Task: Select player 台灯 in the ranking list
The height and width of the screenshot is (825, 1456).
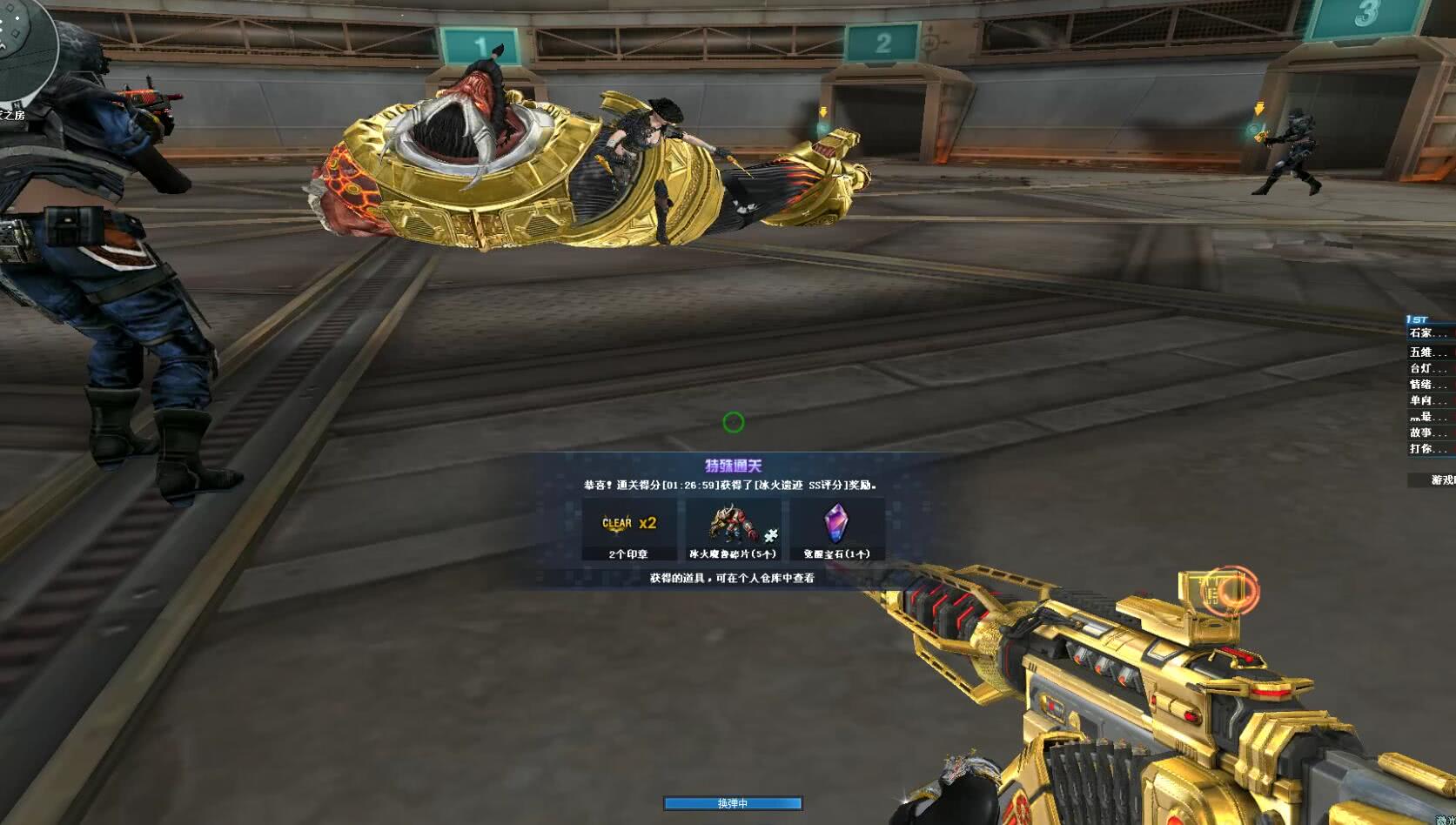Action: (1427, 368)
